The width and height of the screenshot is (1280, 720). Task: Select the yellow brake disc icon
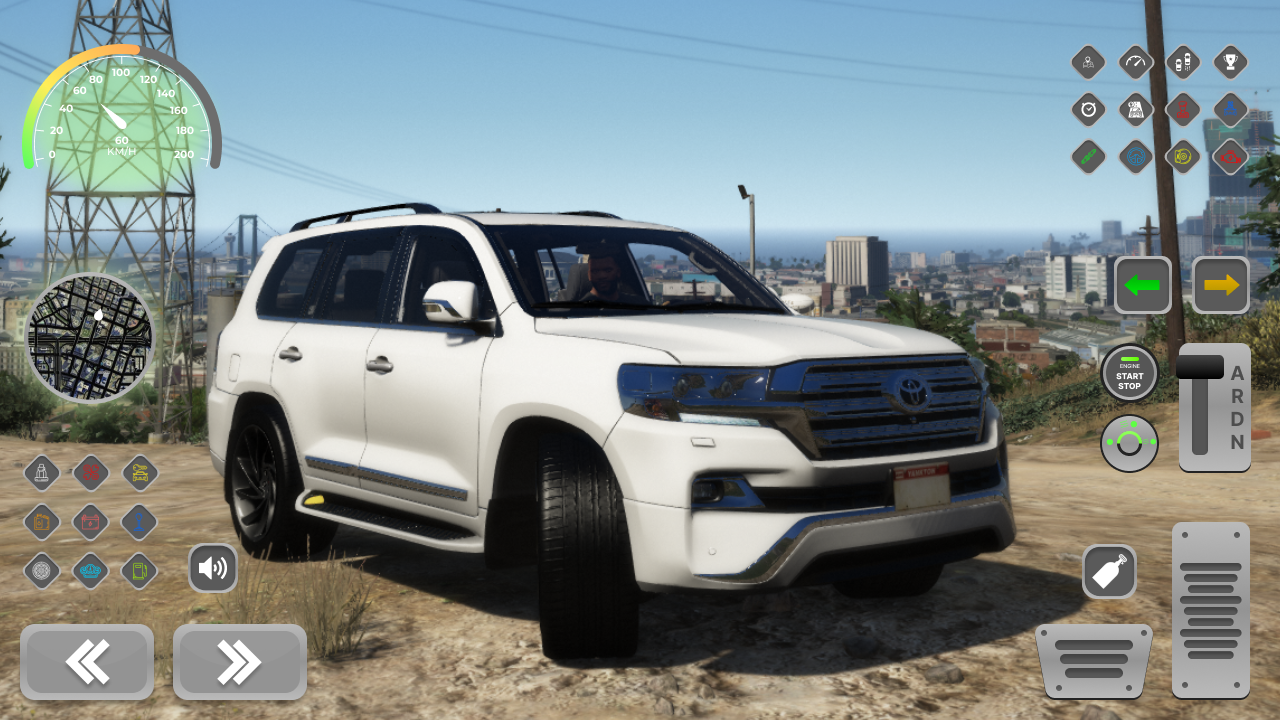pos(1182,157)
